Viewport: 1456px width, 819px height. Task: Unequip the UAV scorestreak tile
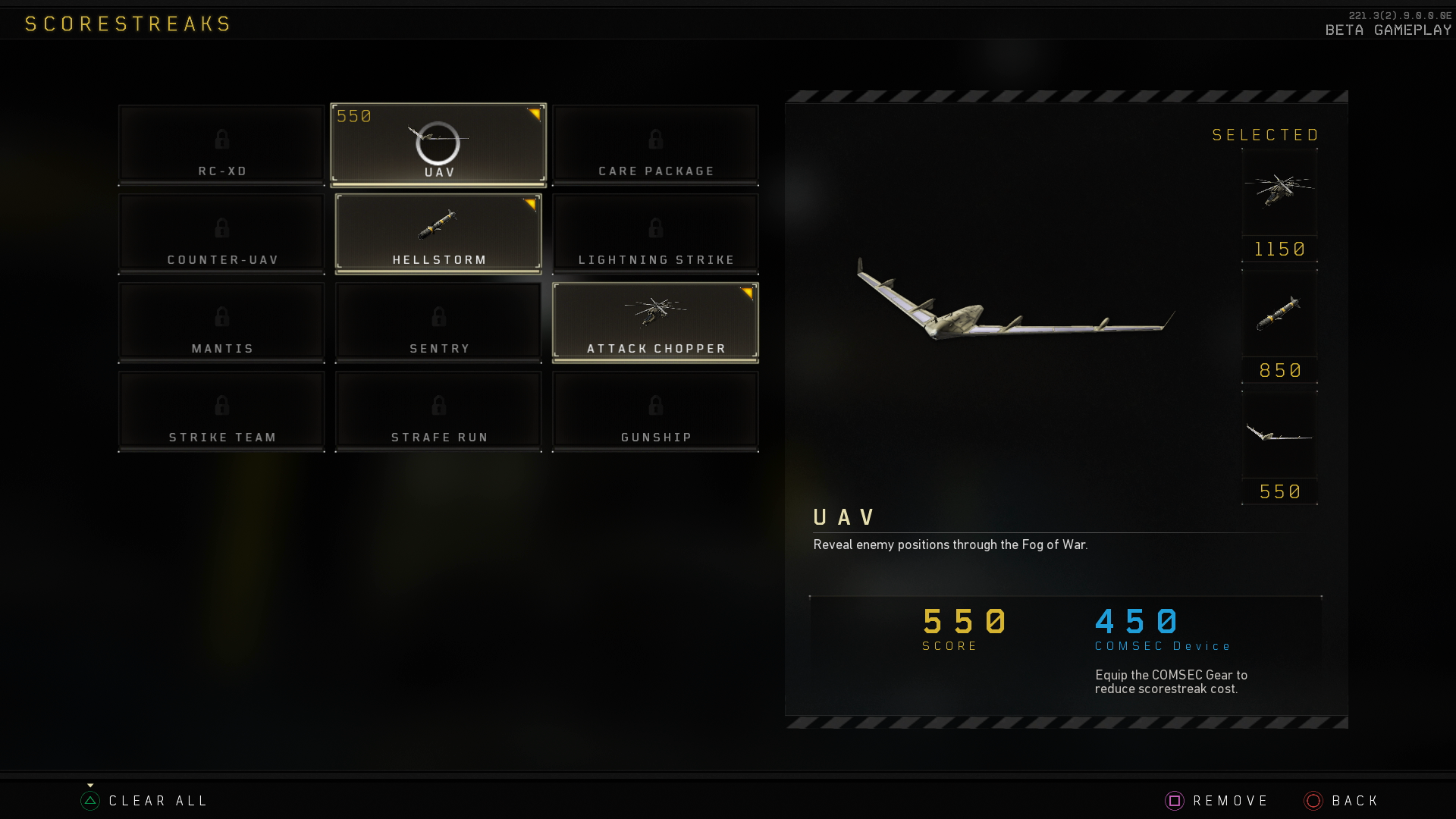tap(438, 144)
